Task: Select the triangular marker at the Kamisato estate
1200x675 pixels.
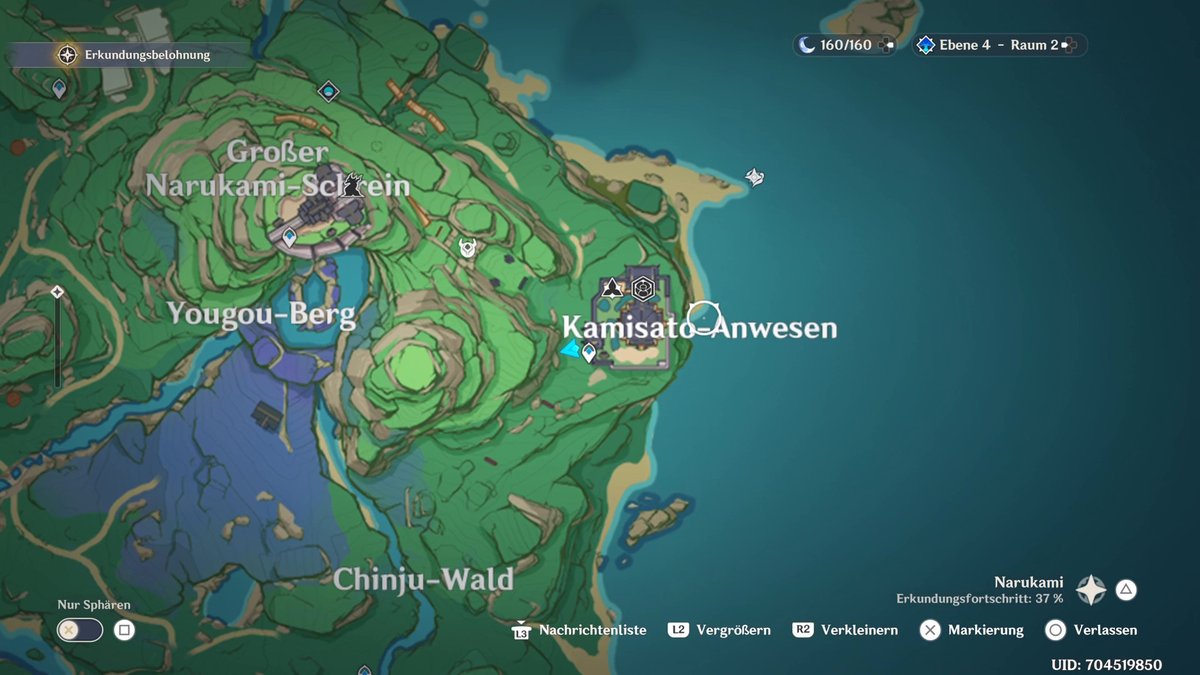Action: click(x=612, y=289)
